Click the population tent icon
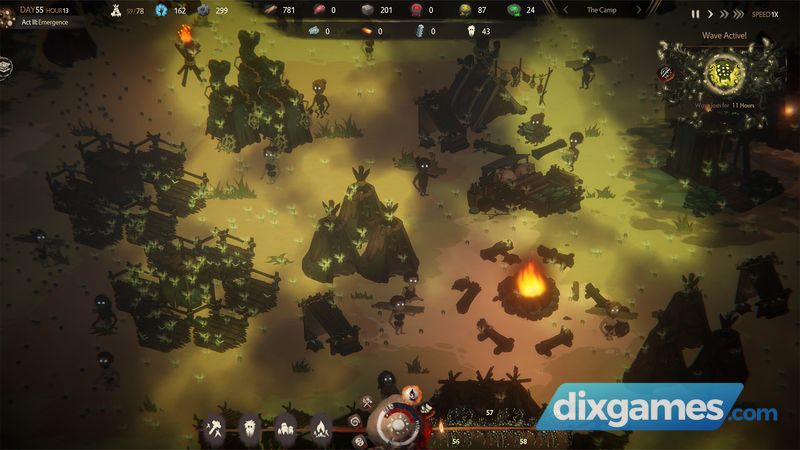This screenshot has width=800, height=450. pyautogui.click(x=115, y=10)
